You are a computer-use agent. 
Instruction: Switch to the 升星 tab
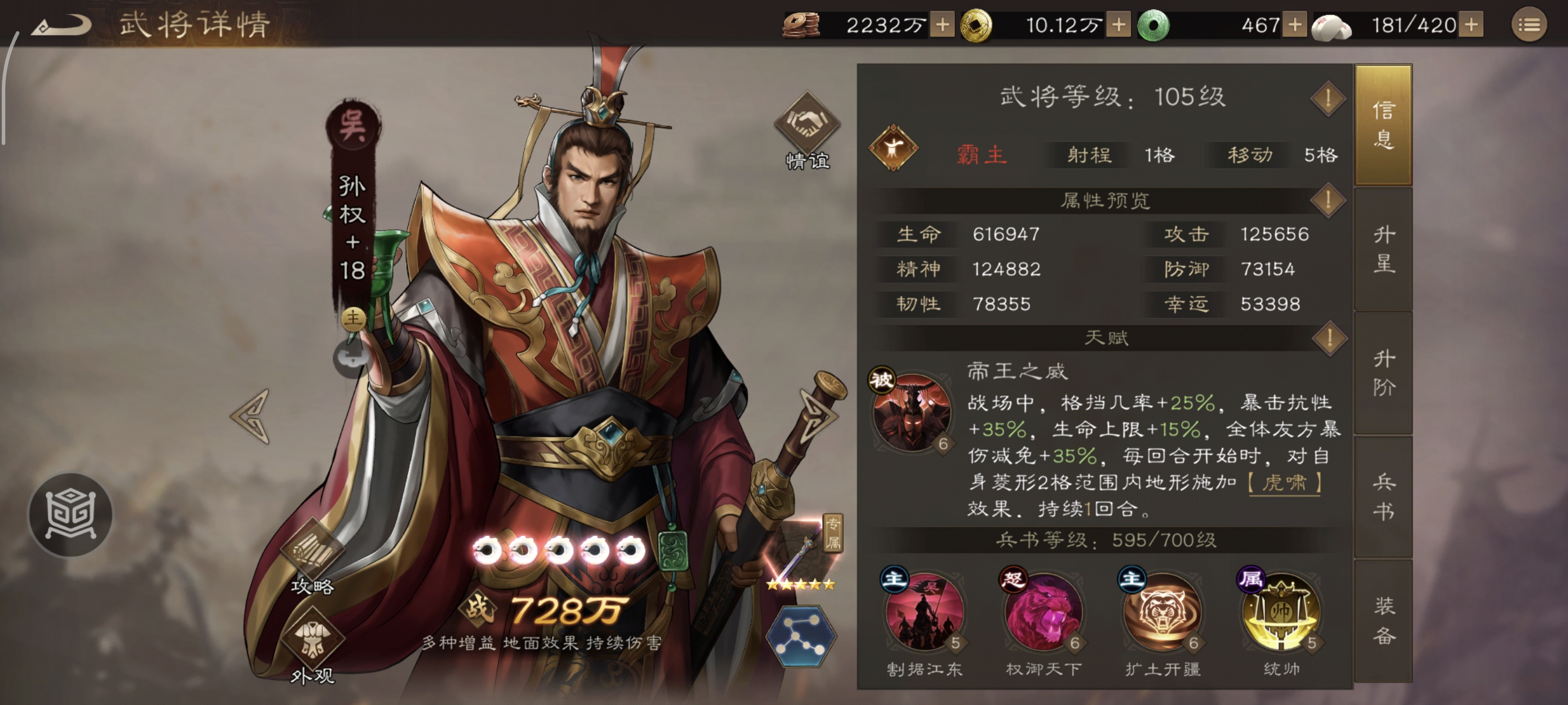point(1386,255)
